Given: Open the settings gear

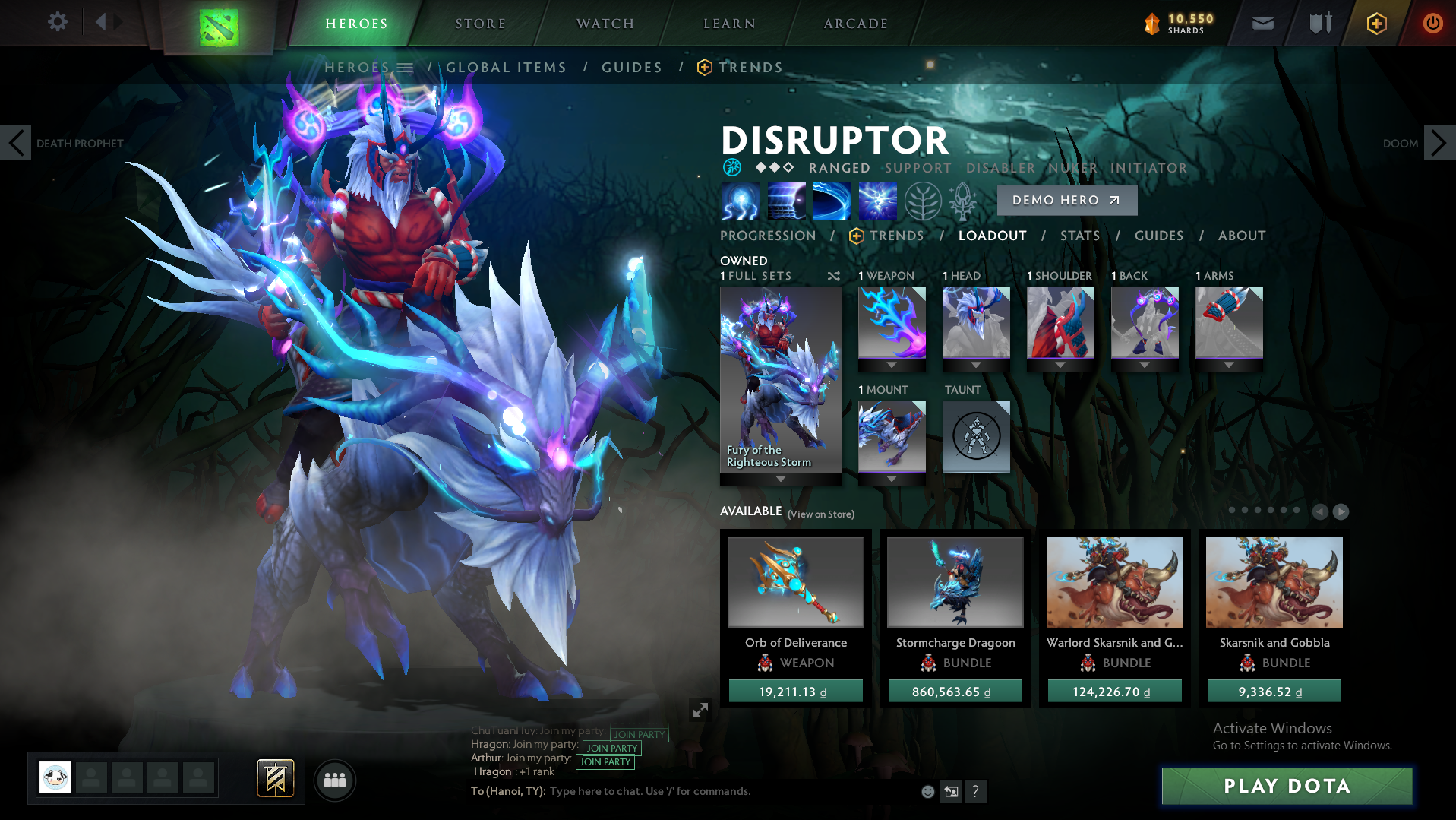Looking at the screenshot, I should 57,22.
